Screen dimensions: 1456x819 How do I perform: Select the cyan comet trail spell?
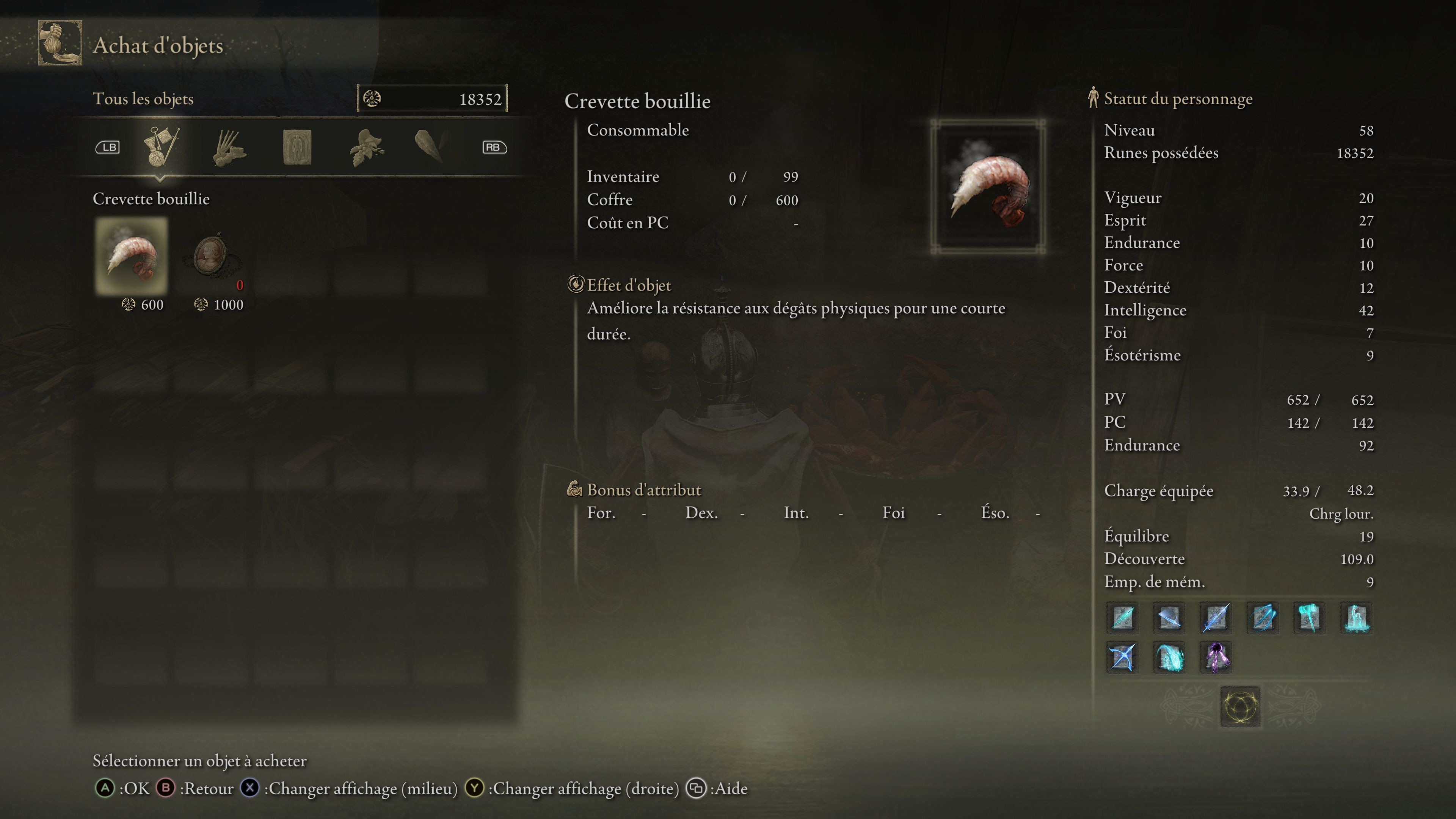pos(1169,657)
